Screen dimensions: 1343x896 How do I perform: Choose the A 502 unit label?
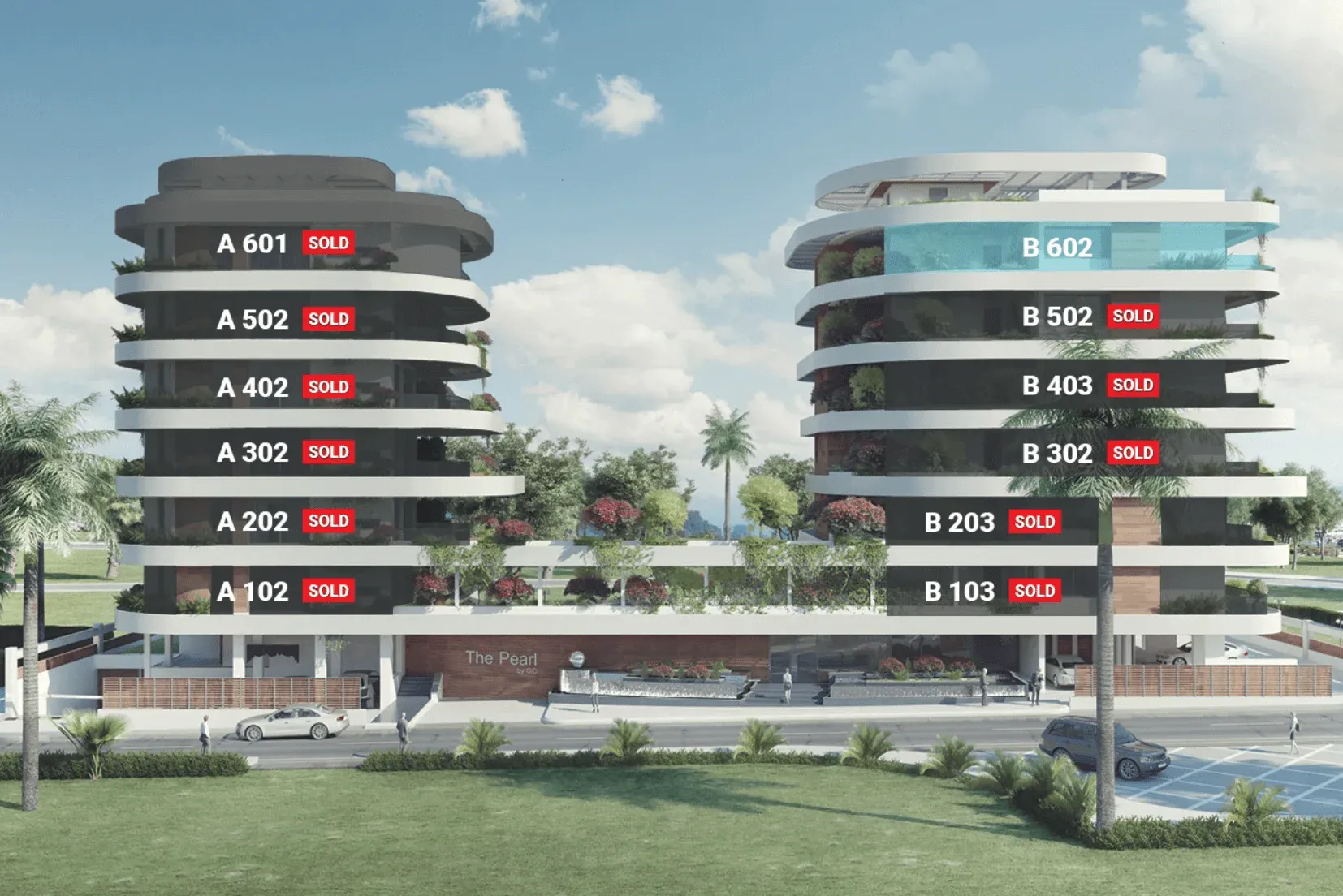[253, 320]
